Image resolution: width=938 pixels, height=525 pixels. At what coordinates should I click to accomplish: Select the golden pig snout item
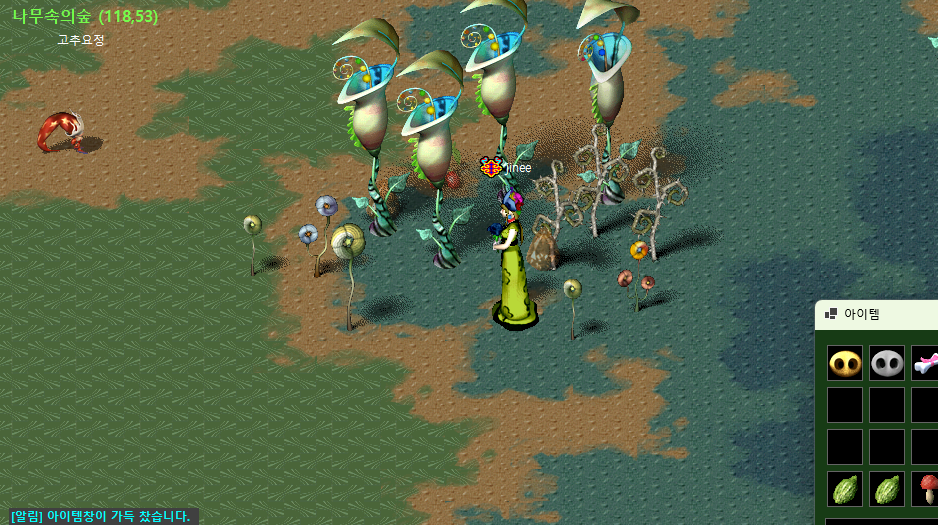pyautogui.click(x=845, y=363)
